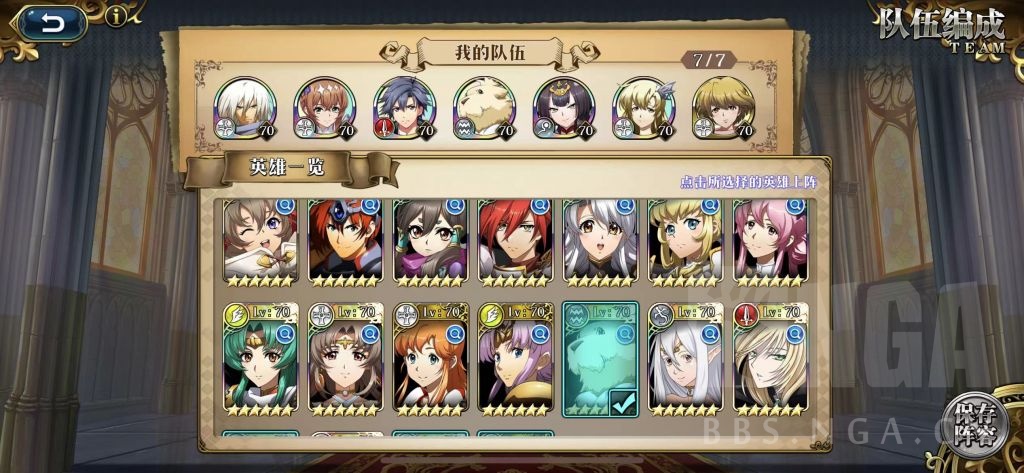Select the pink-haired girl hero card

pos(770,243)
